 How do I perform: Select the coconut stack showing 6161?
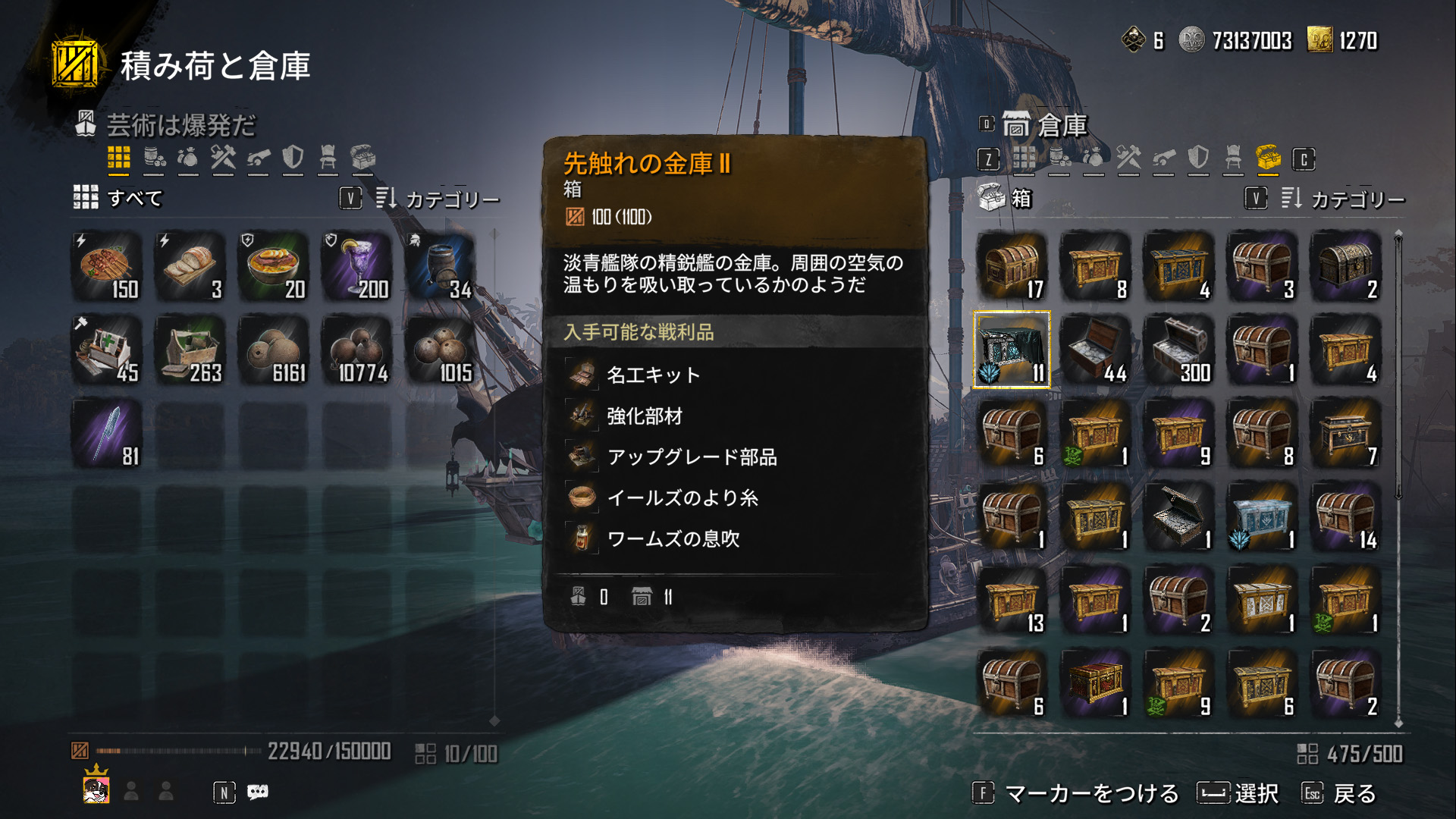click(274, 350)
